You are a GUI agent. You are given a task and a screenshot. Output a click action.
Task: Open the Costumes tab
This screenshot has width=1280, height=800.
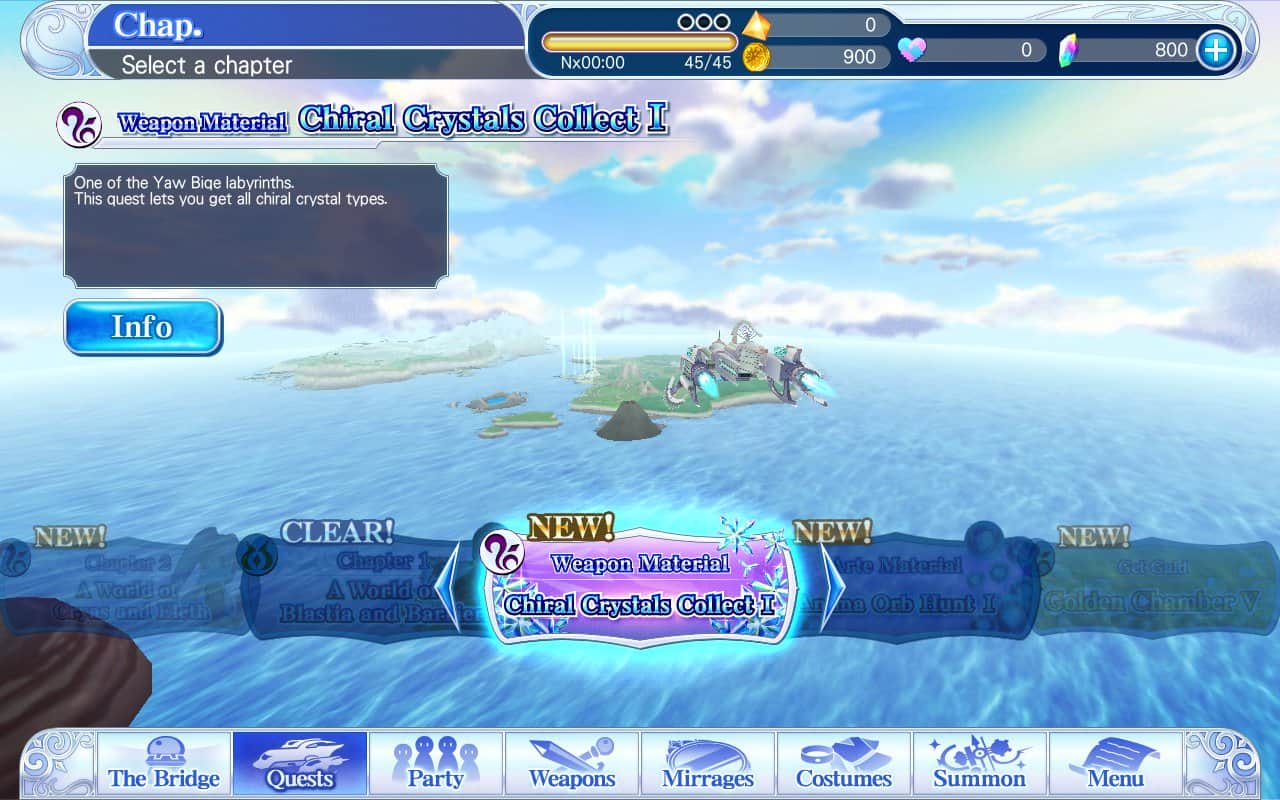click(844, 764)
